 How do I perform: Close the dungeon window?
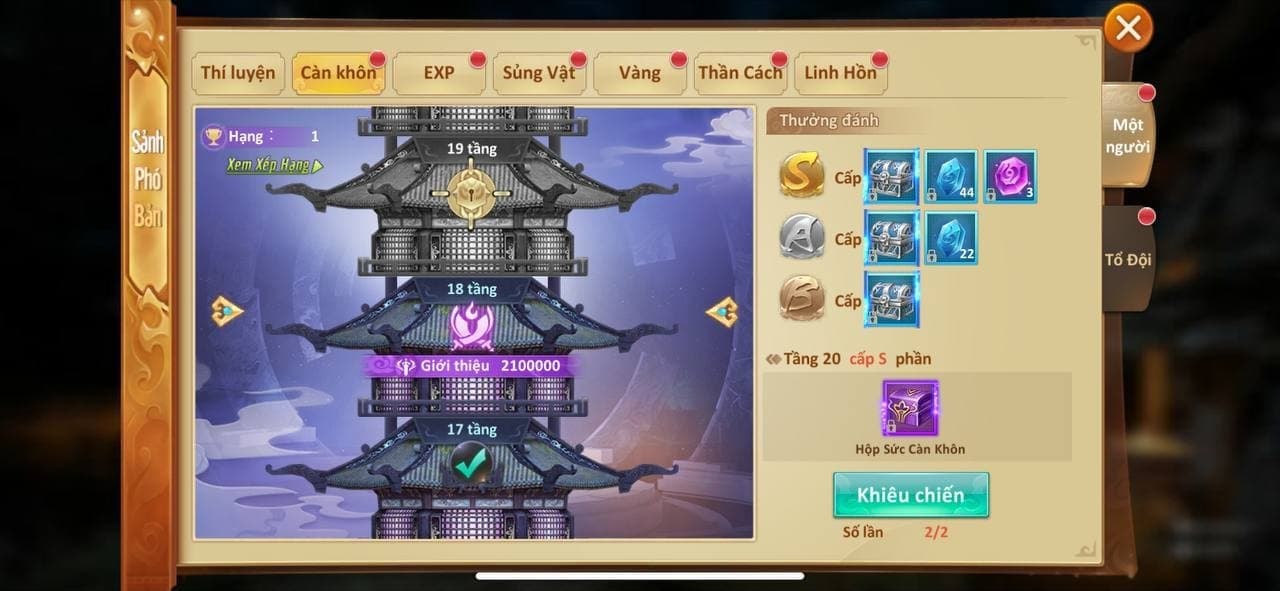click(x=1128, y=29)
